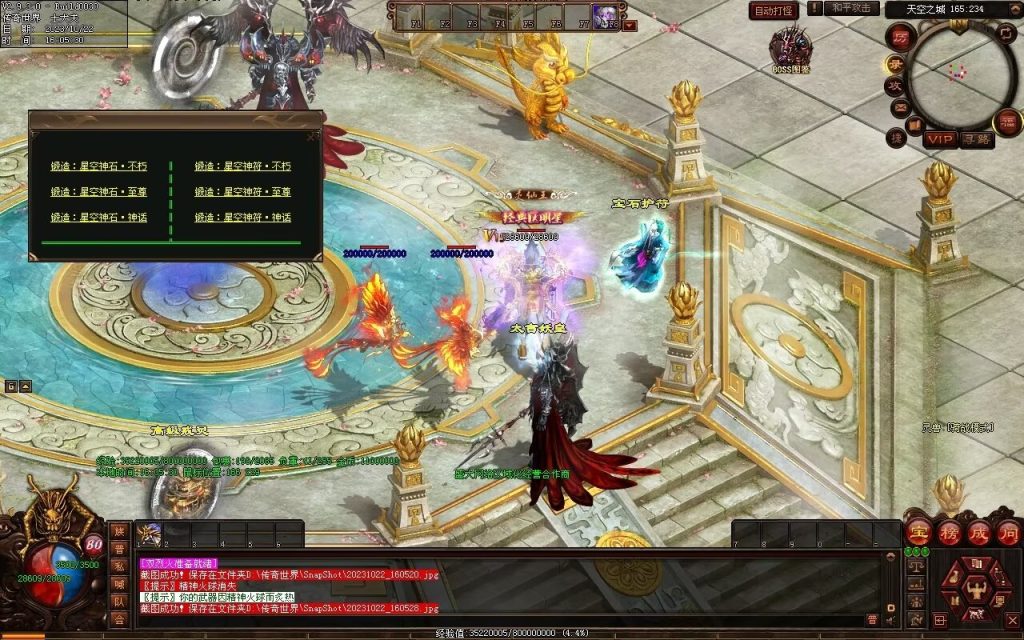The image size is (1024, 640).
Task: Open the 宝 treasure button
Action: tap(918, 532)
